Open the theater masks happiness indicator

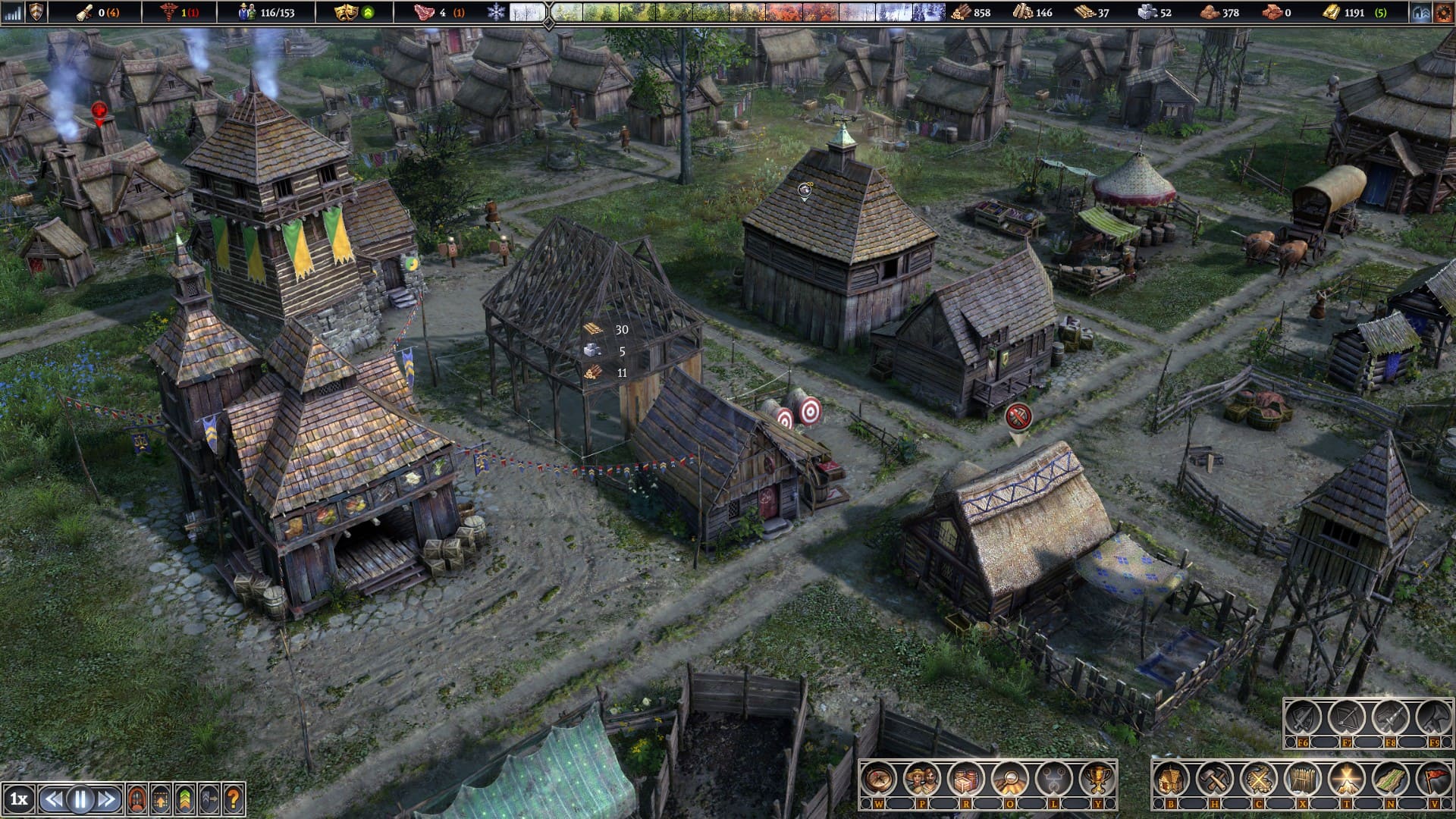346,12
